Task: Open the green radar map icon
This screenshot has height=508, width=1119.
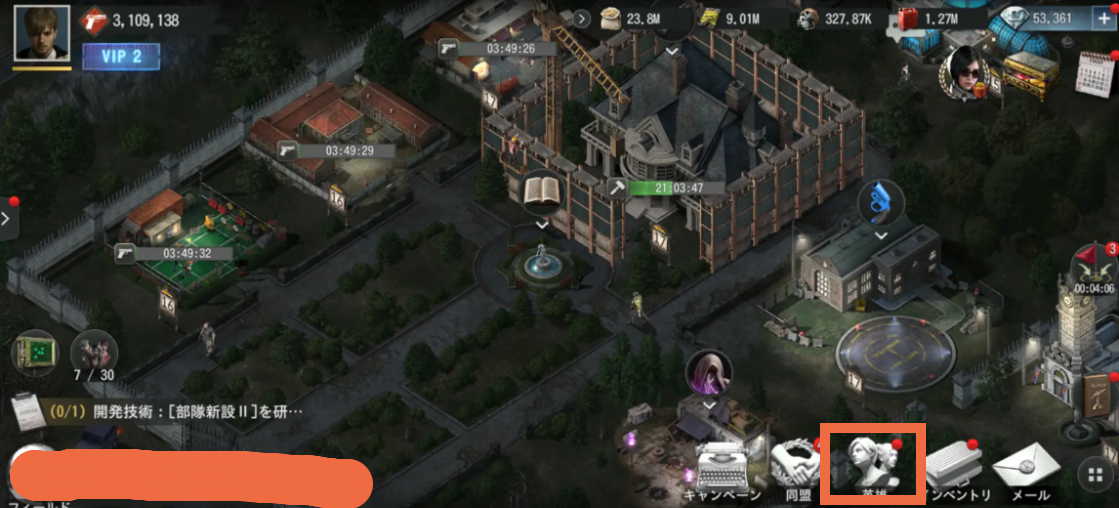Action: click(35, 353)
